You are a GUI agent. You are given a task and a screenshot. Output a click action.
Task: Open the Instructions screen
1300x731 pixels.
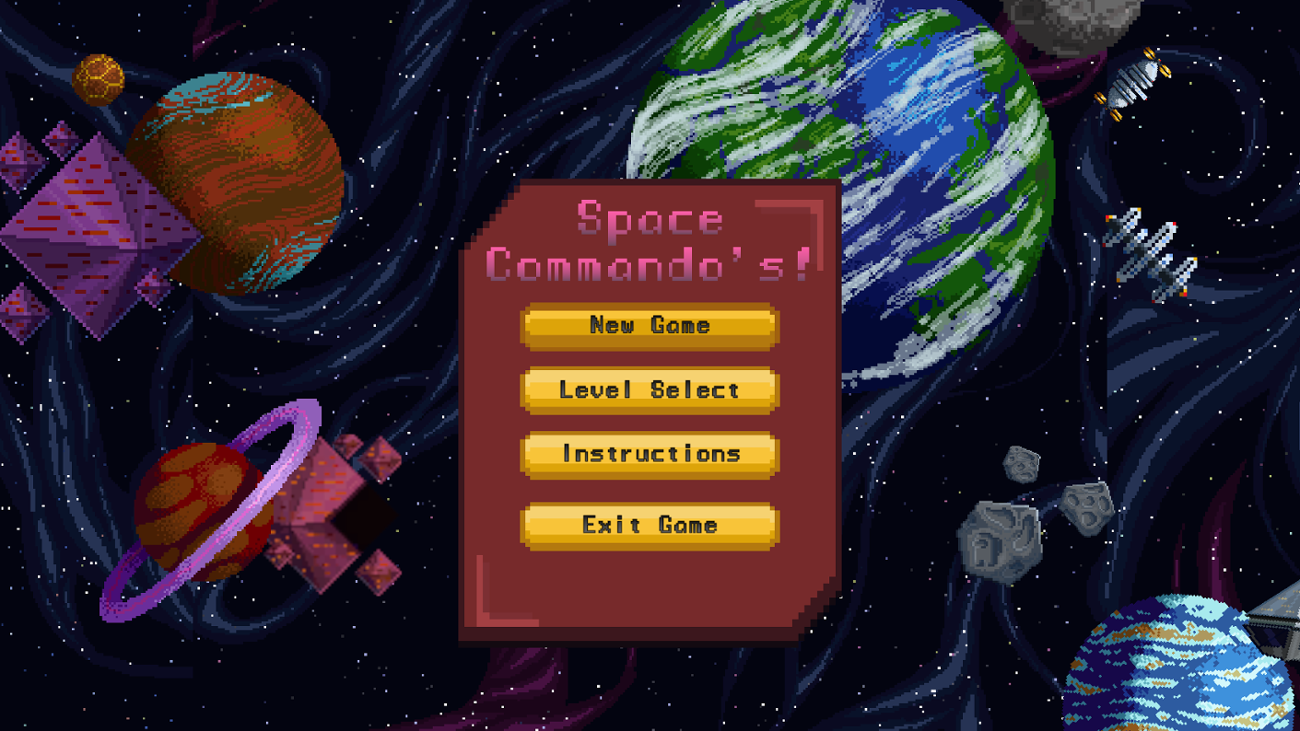click(x=648, y=455)
